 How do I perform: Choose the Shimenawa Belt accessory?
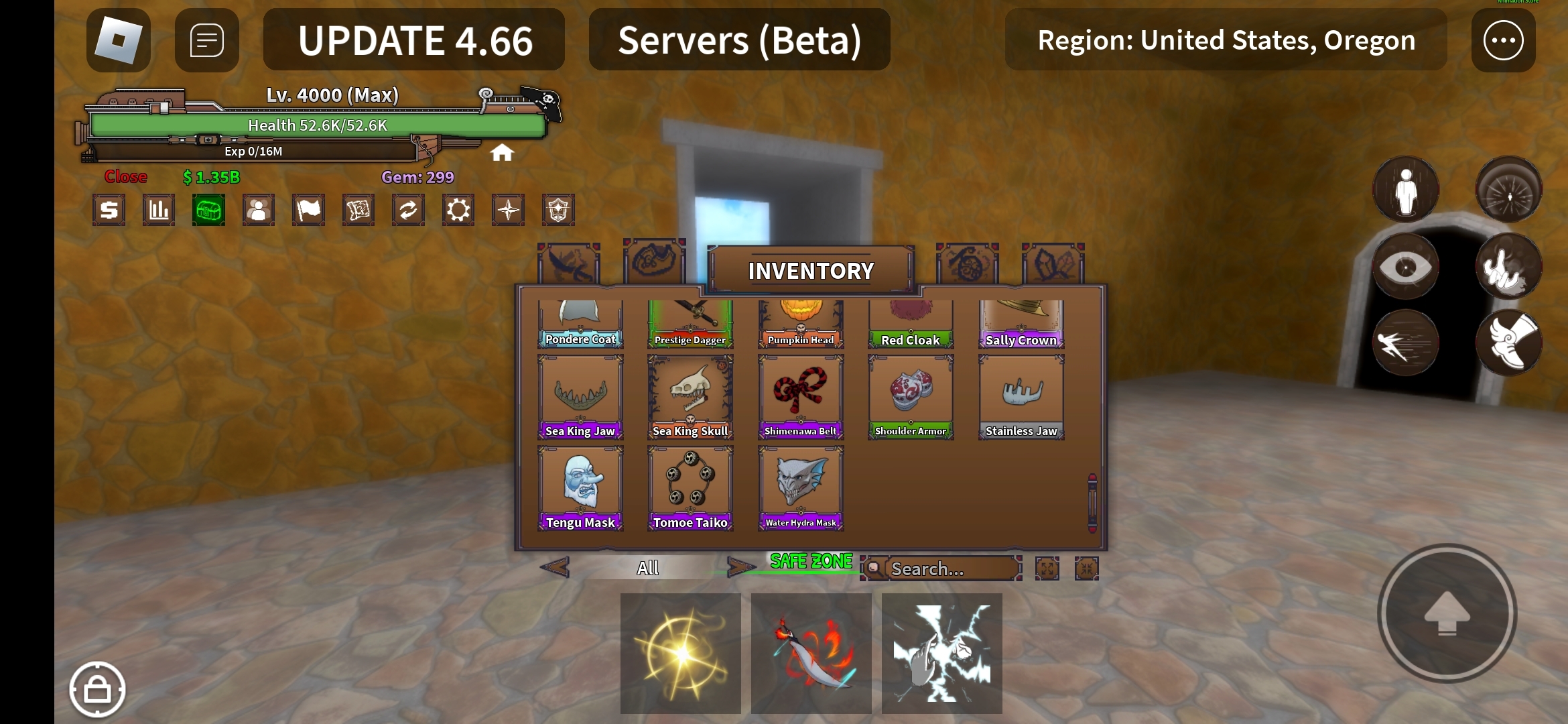[x=801, y=397]
